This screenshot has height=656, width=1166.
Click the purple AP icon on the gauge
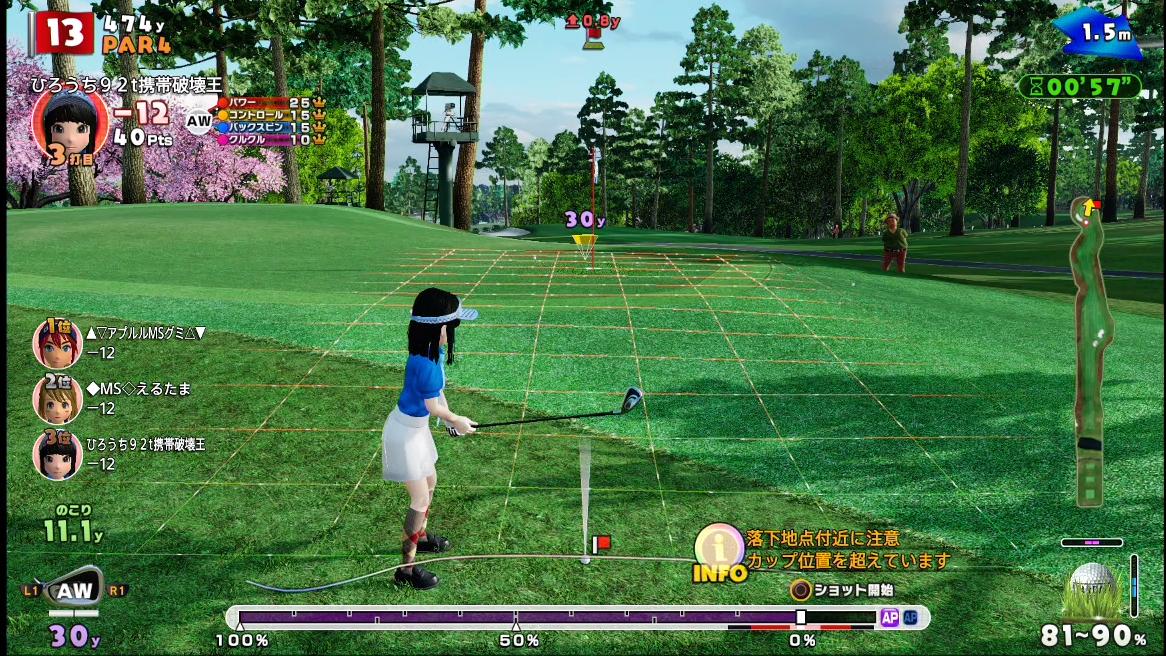[889, 618]
